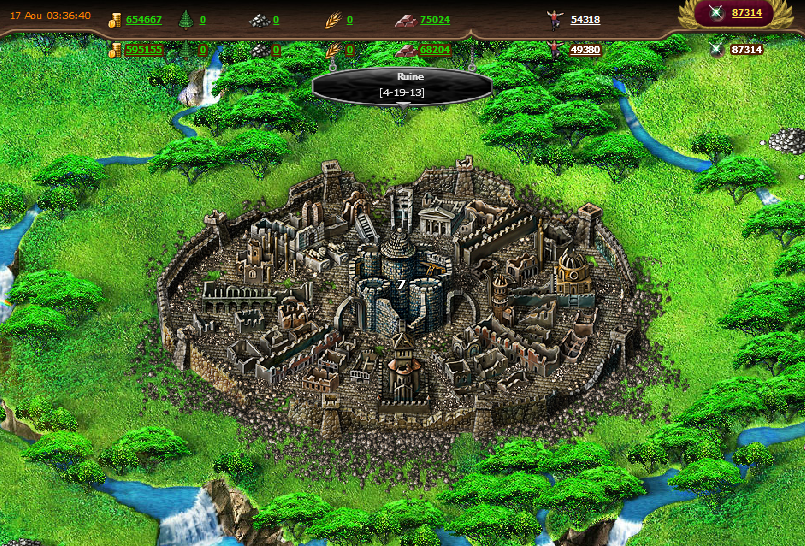Open the gold resource link showing 654667
805x546 pixels.
(x=143, y=20)
